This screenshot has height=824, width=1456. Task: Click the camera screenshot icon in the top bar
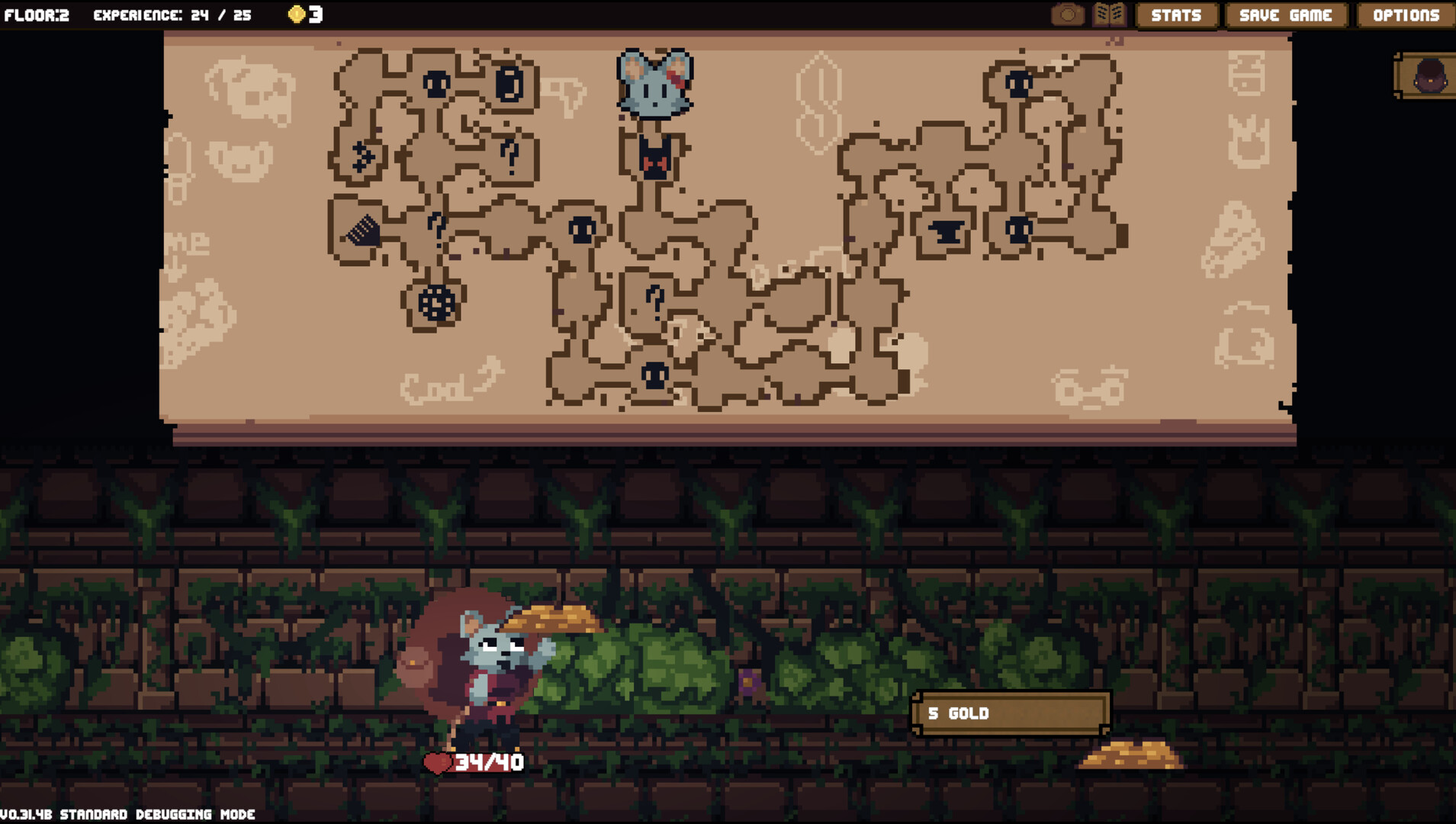pos(1068,14)
